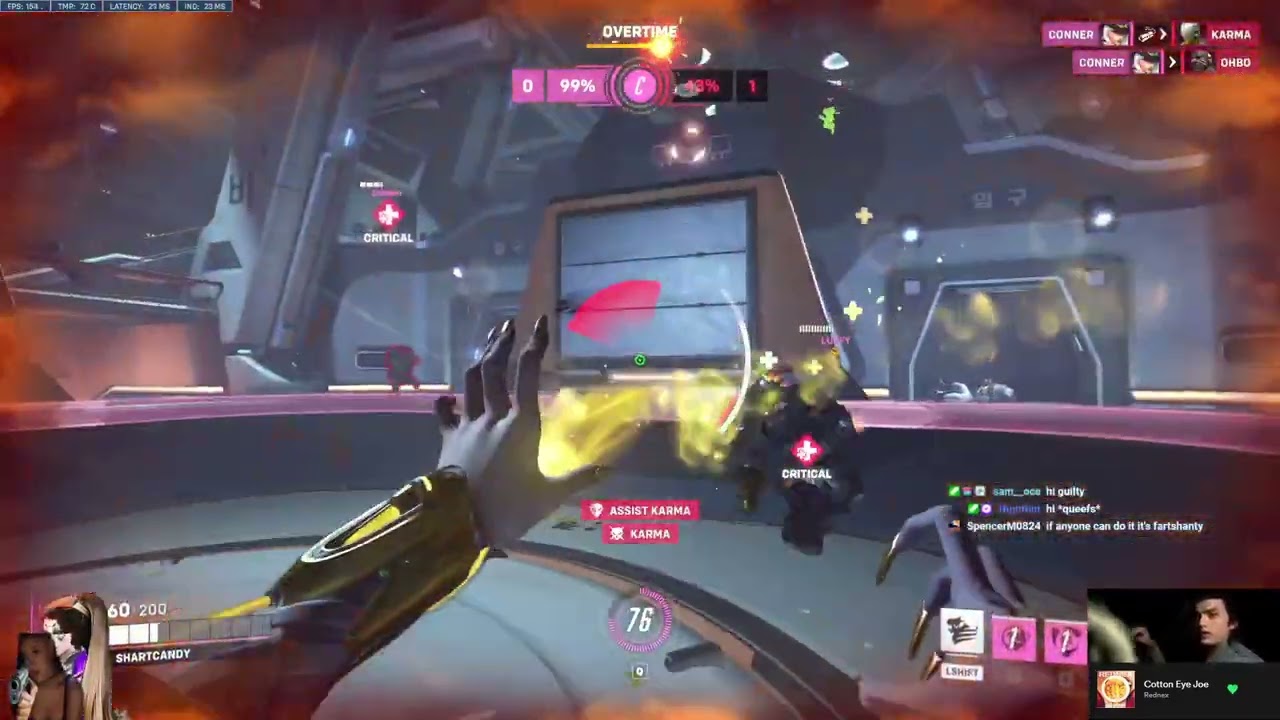Image resolution: width=1280 pixels, height=720 pixels.
Task: Click the control point objective icon
Action: 639,86
